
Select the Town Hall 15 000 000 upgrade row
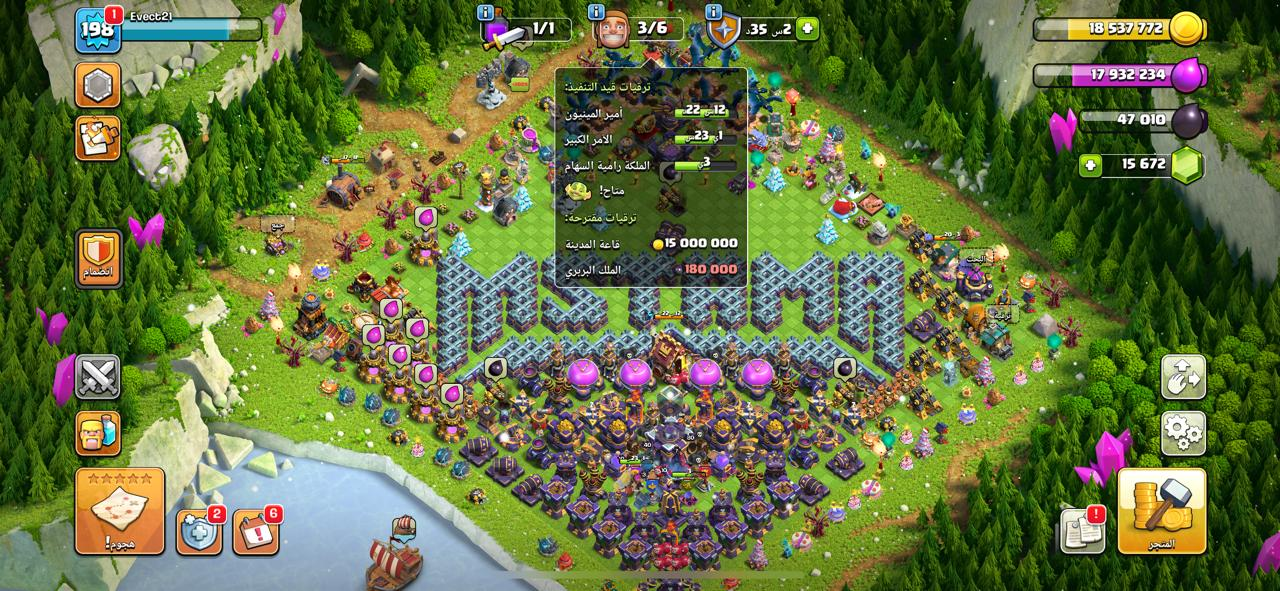[651, 243]
